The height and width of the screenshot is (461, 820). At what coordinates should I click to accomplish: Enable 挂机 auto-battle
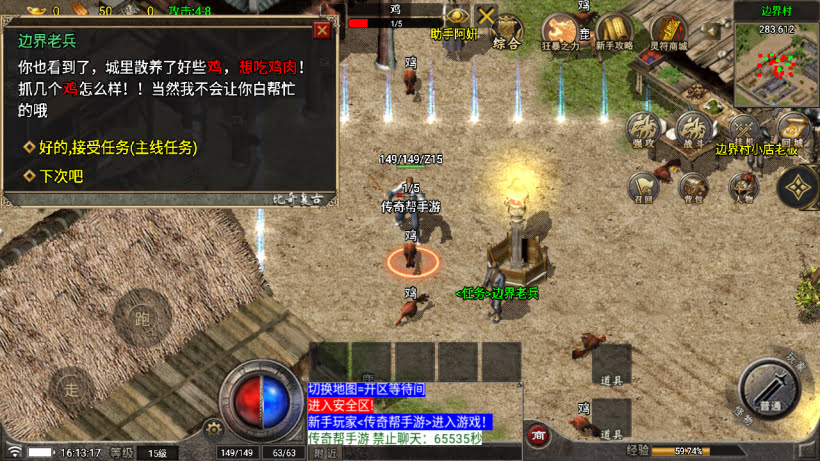(743, 130)
